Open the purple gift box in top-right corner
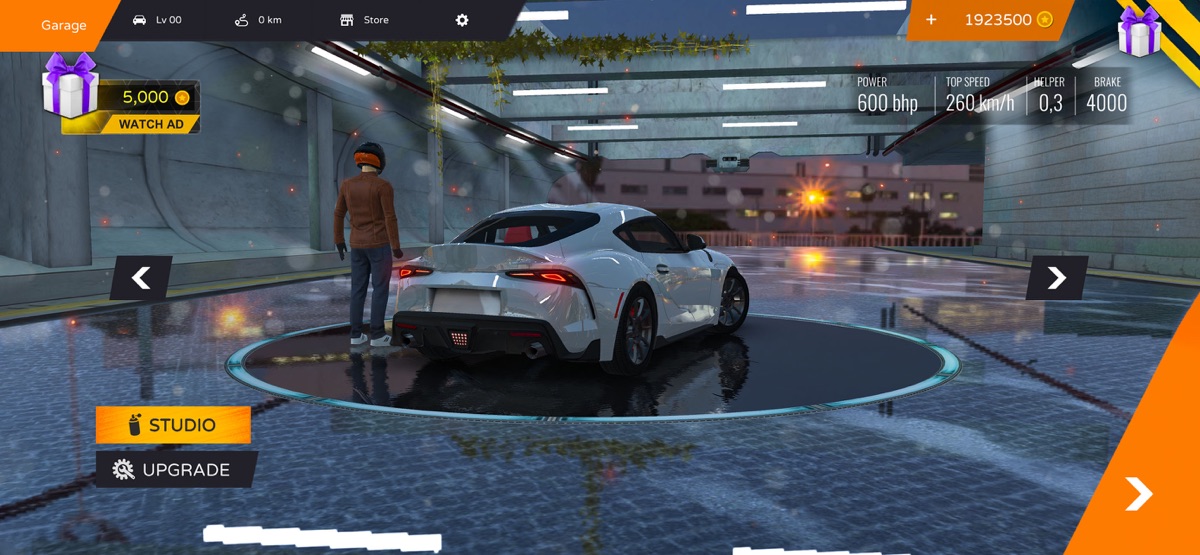This screenshot has width=1200, height=555. point(1139,31)
